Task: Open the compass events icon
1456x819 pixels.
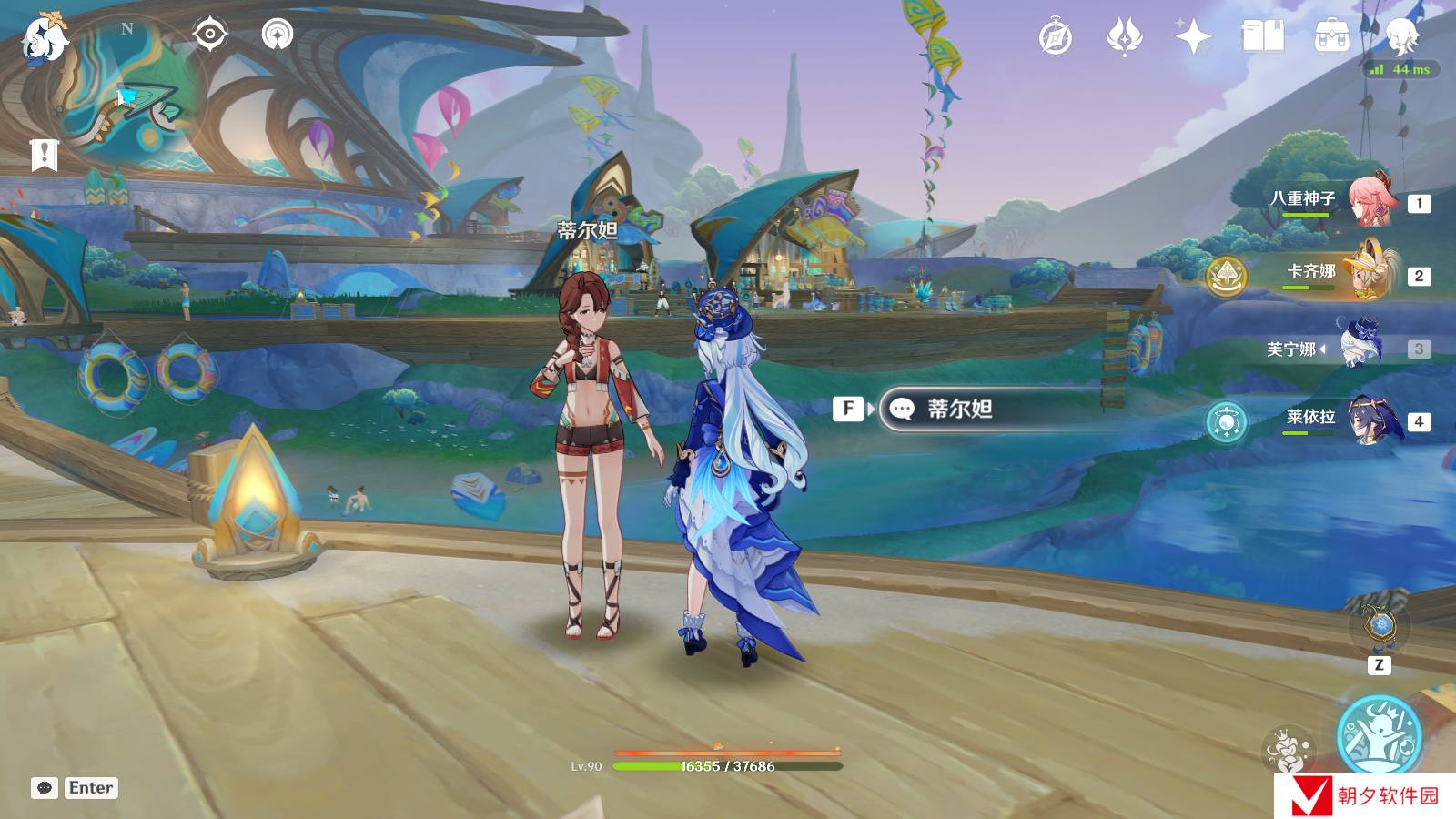Action: click(x=1056, y=37)
